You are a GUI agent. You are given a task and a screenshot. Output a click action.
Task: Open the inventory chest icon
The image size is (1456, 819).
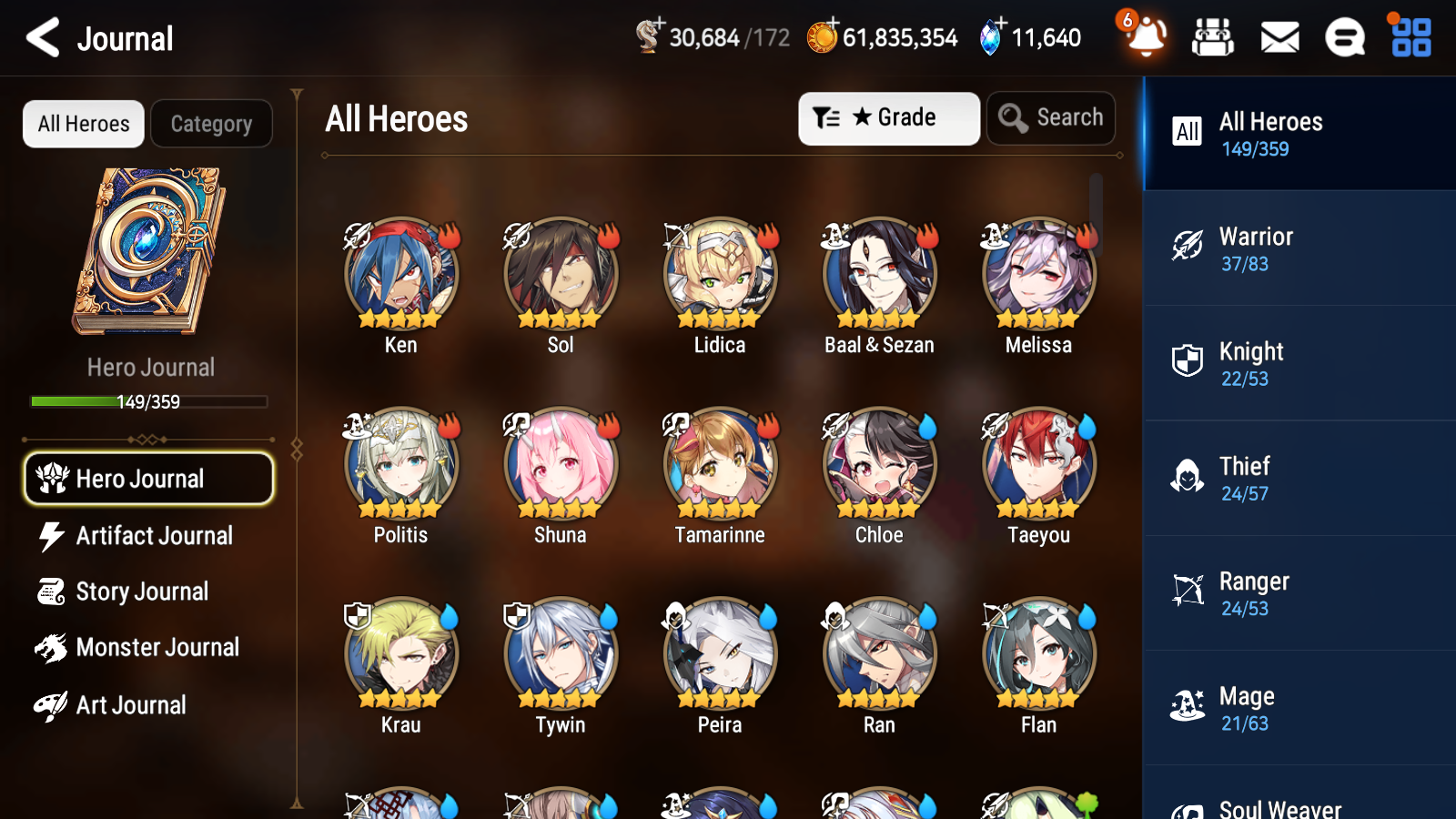point(1213,38)
